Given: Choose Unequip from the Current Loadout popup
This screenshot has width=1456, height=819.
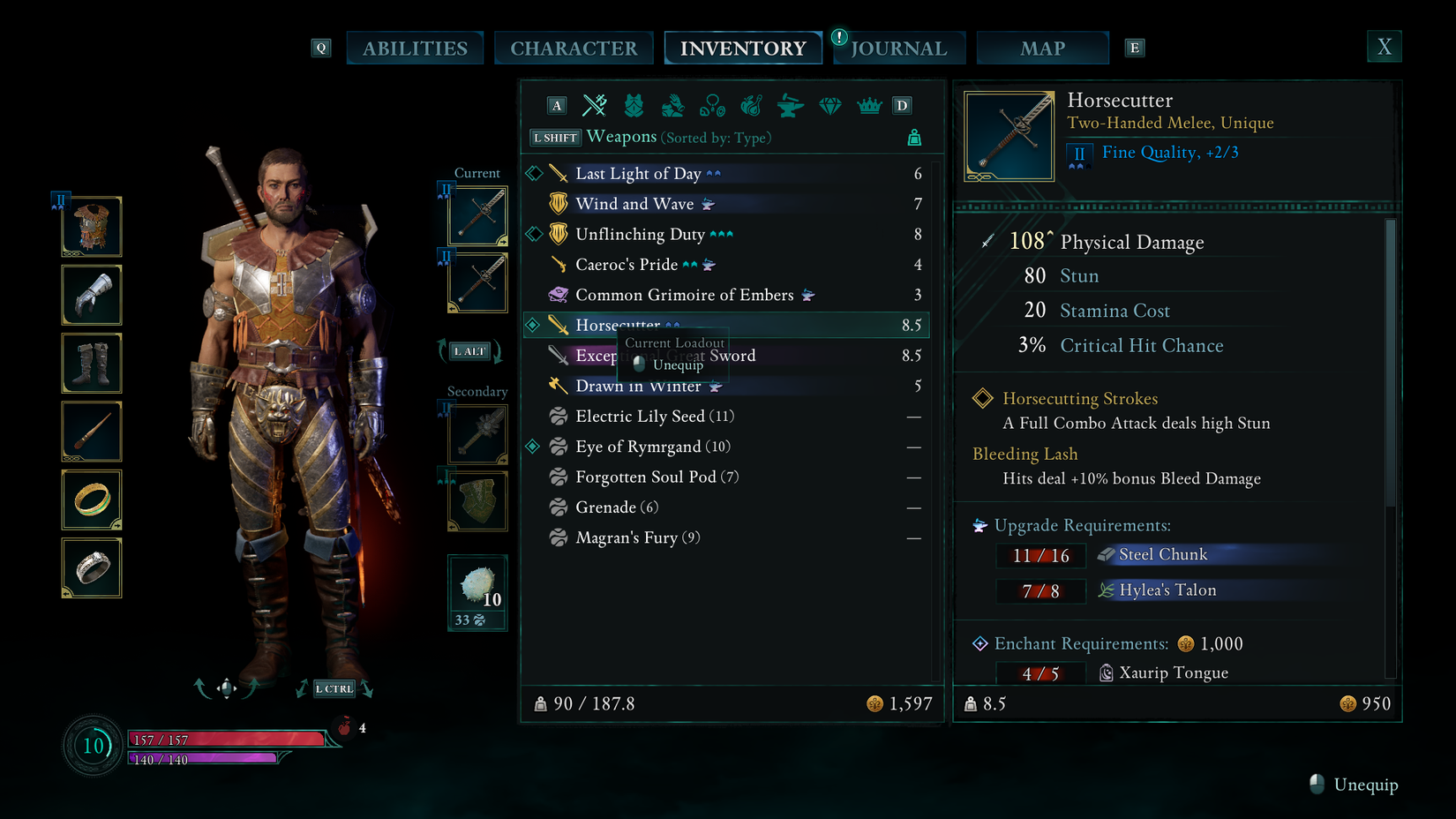Looking at the screenshot, I should 678,364.
